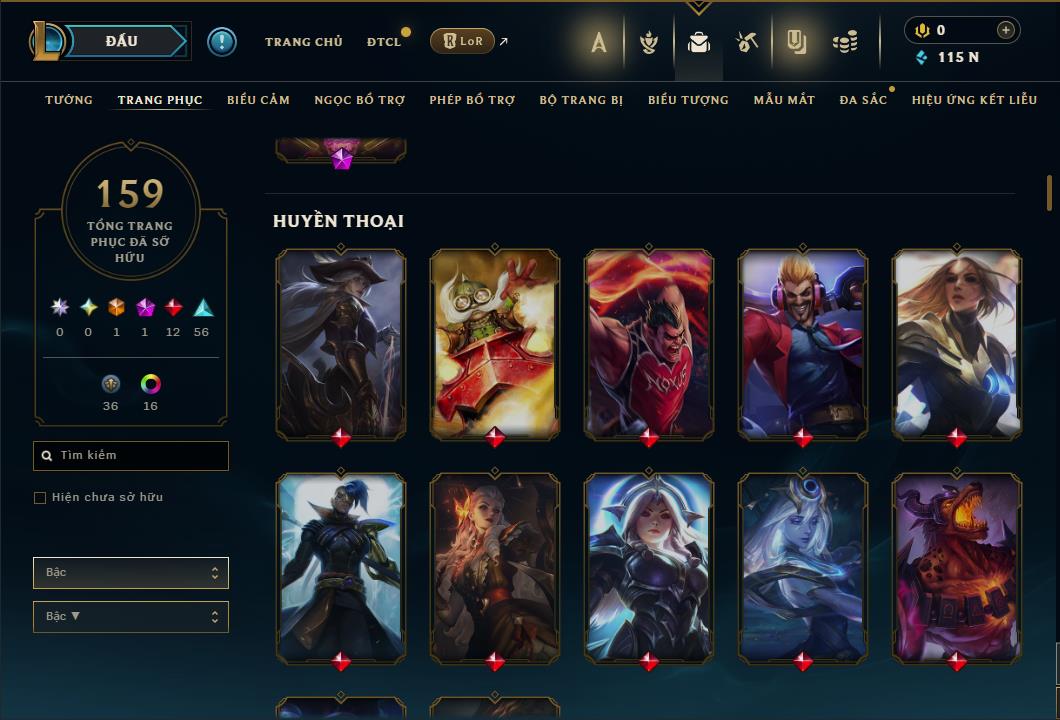Open the ĐTCL game mode page

click(383, 42)
